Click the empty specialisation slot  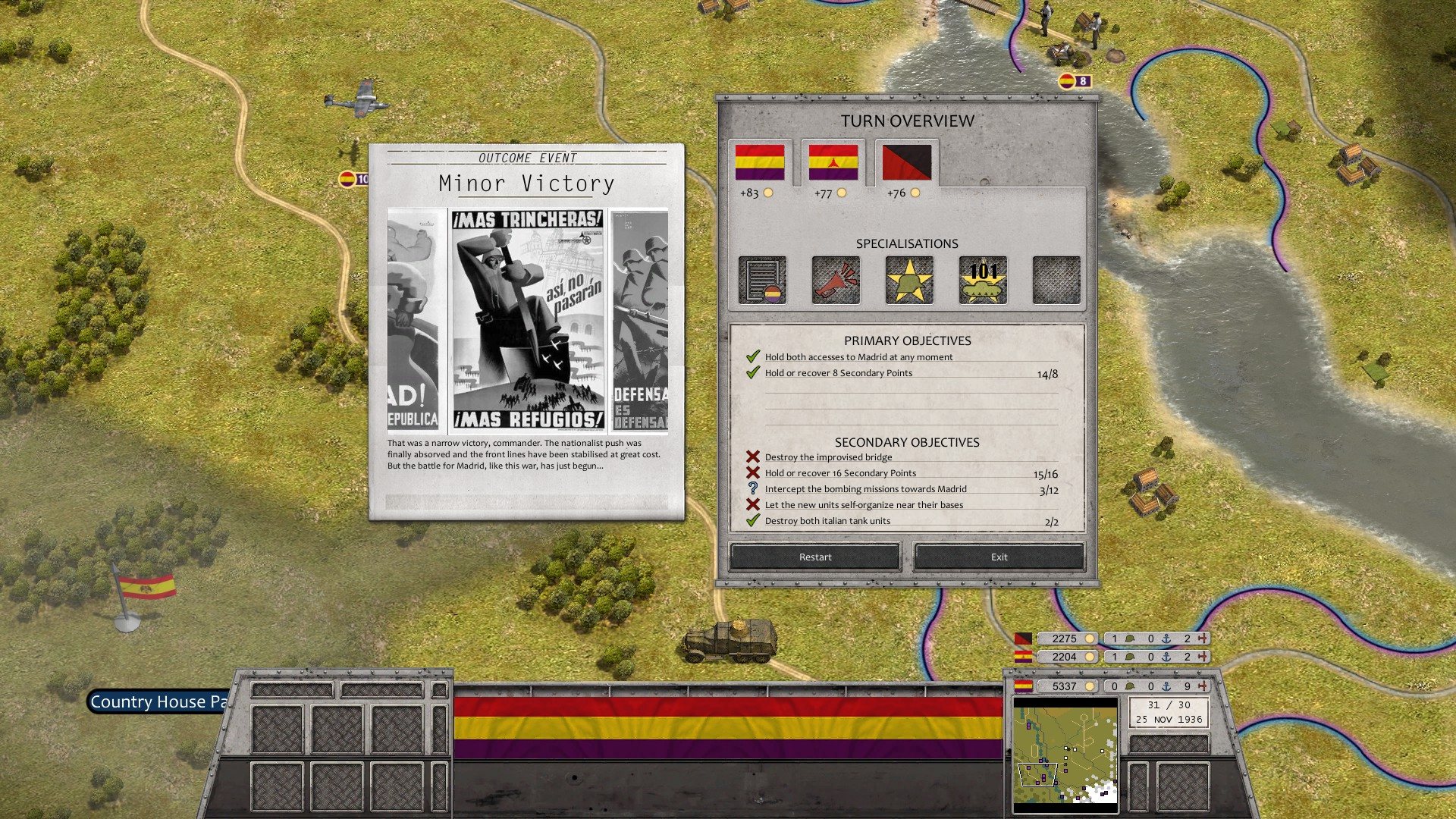click(x=1056, y=280)
